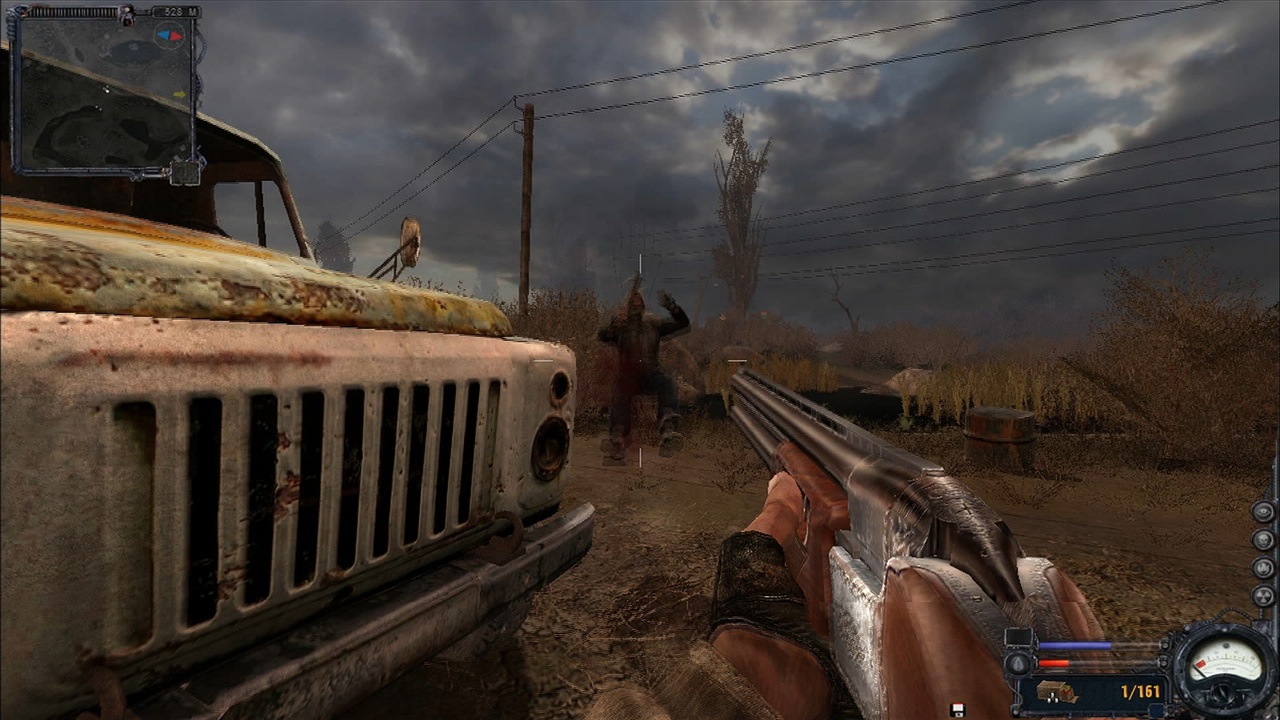Select the red-blue compass on the minimap
The width and height of the screenshot is (1280, 720).
click(168, 36)
